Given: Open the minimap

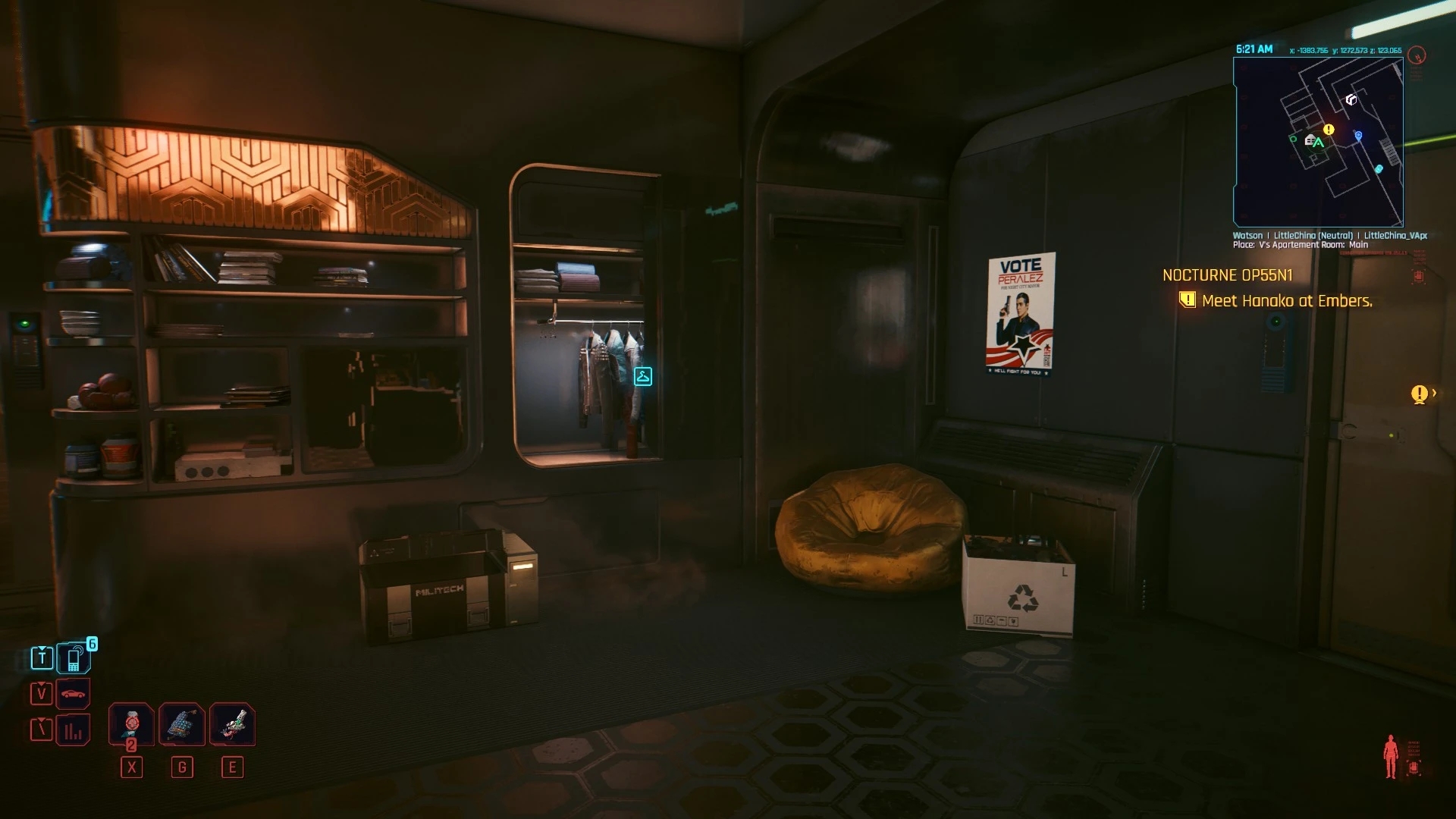Looking at the screenshot, I should (x=1318, y=143).
